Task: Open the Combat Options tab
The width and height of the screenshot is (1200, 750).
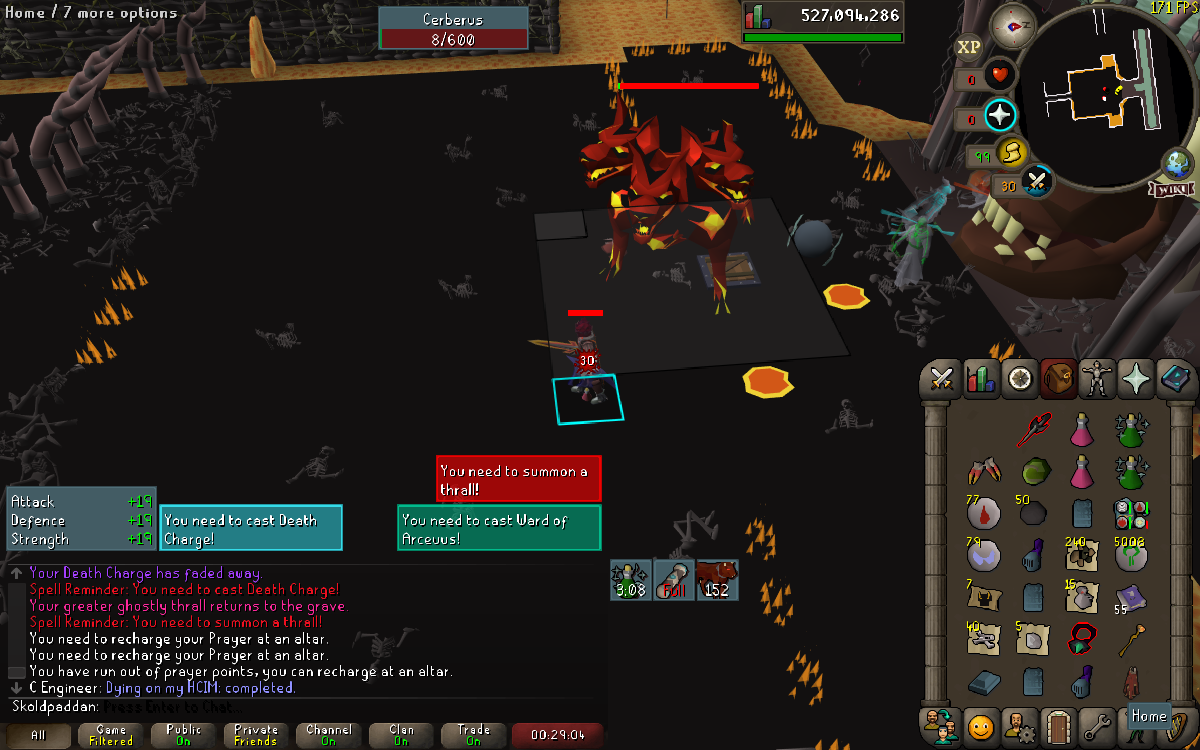Action: coord(941,380)
